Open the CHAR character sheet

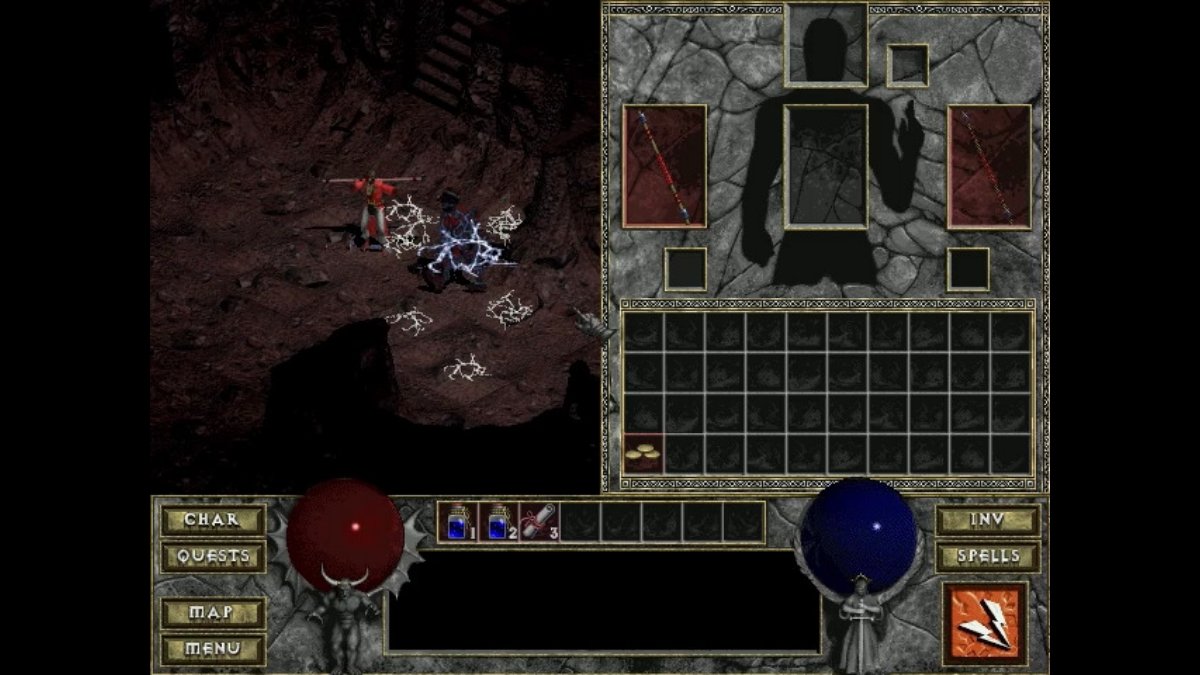click(213, 520)
